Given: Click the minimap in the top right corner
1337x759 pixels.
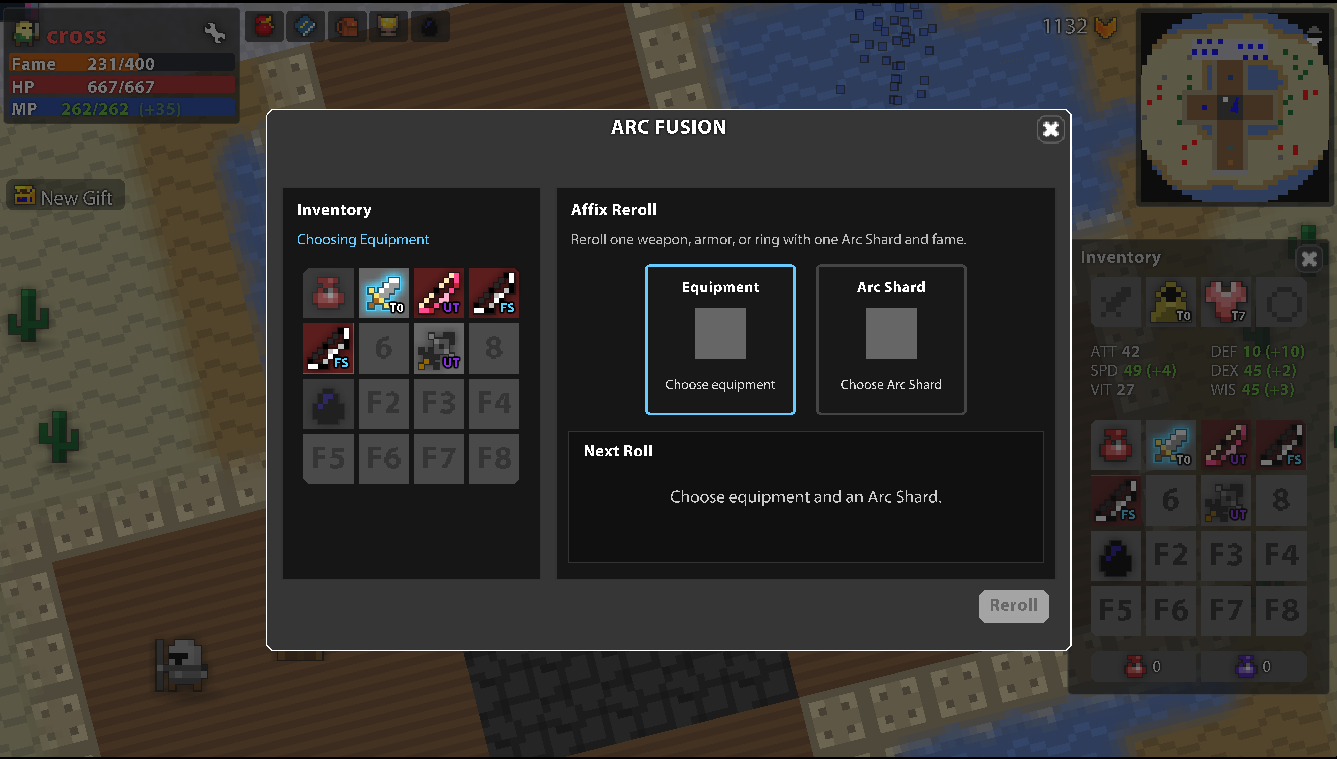Looking at the screenshot, I should 1233,107.
